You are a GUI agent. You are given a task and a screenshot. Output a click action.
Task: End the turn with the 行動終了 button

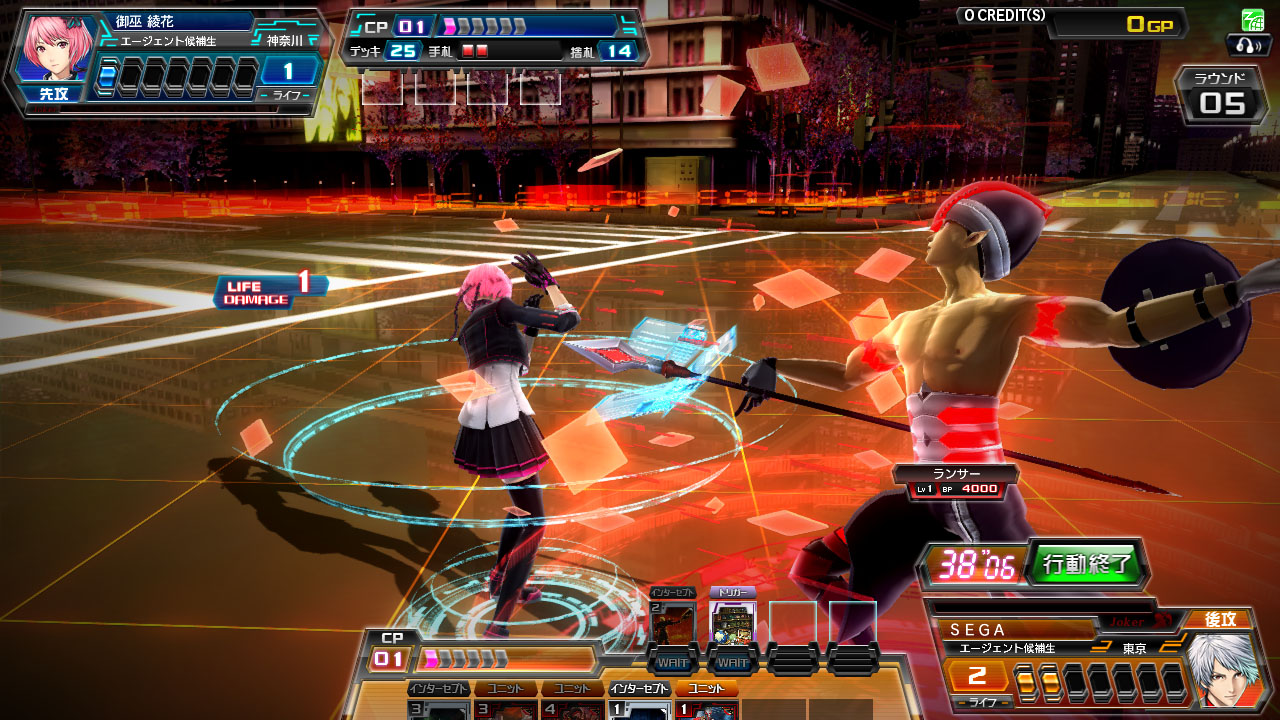click(x=1088, y=564)
